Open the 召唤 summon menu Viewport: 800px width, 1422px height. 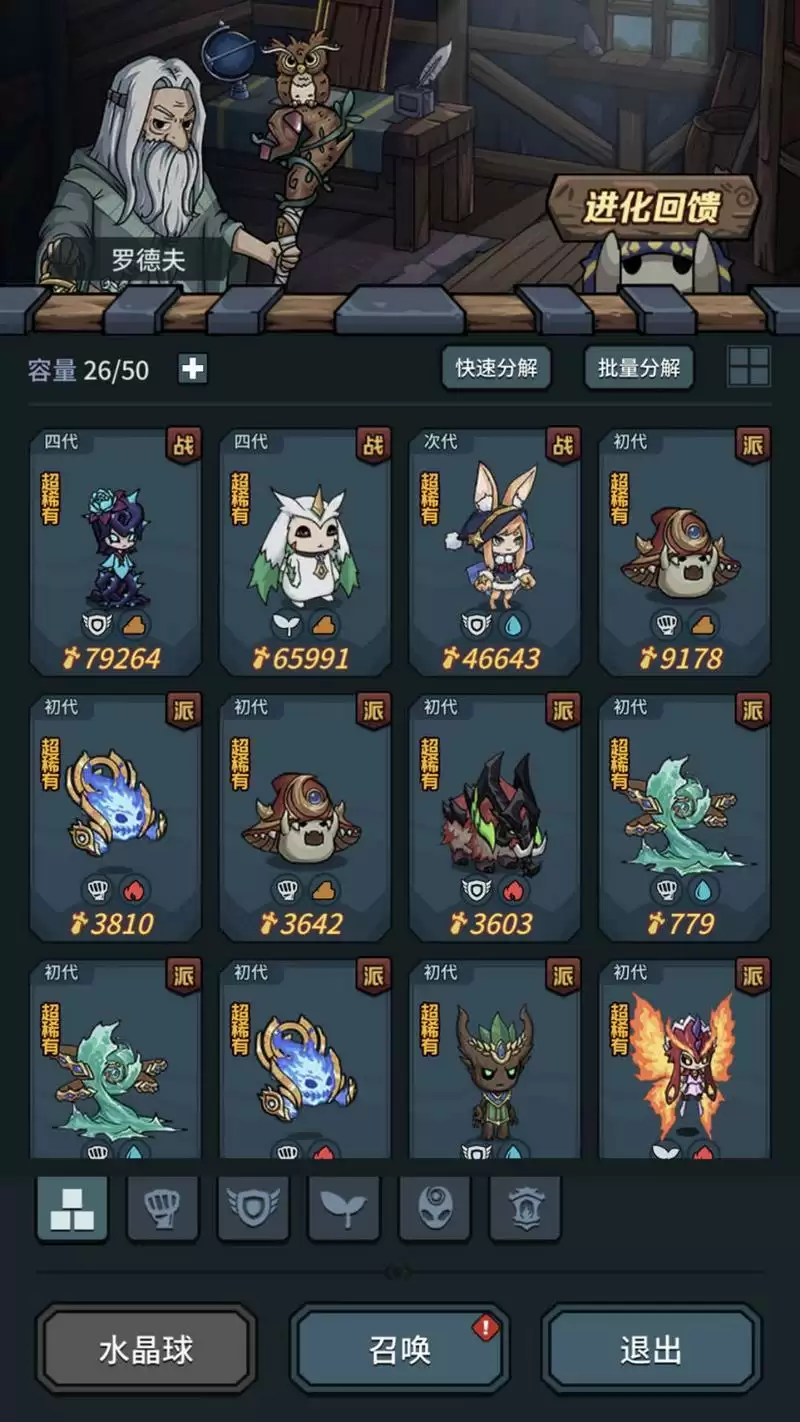pos(400,1350)
